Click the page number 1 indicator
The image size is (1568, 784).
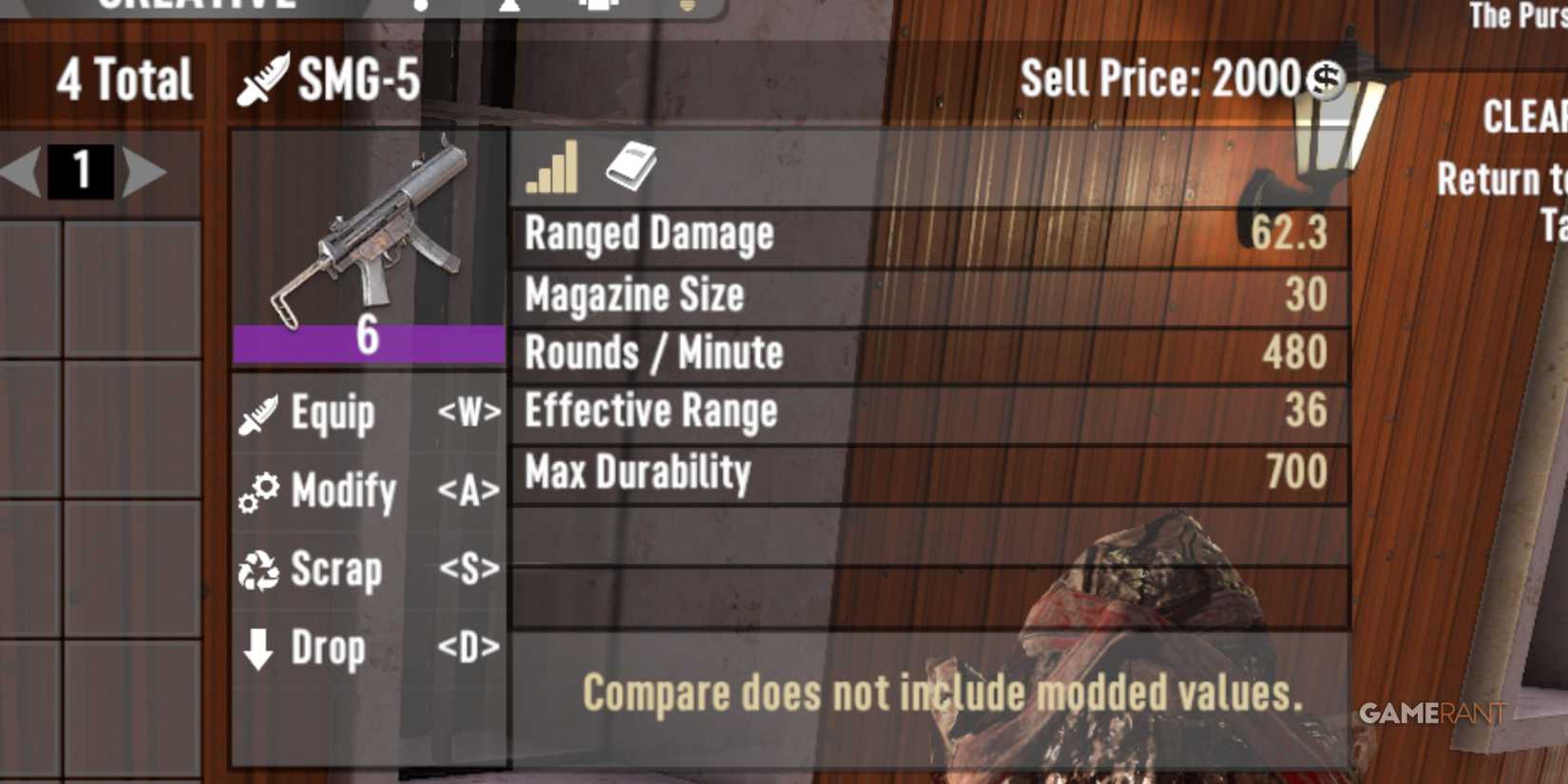pos(81,171)
